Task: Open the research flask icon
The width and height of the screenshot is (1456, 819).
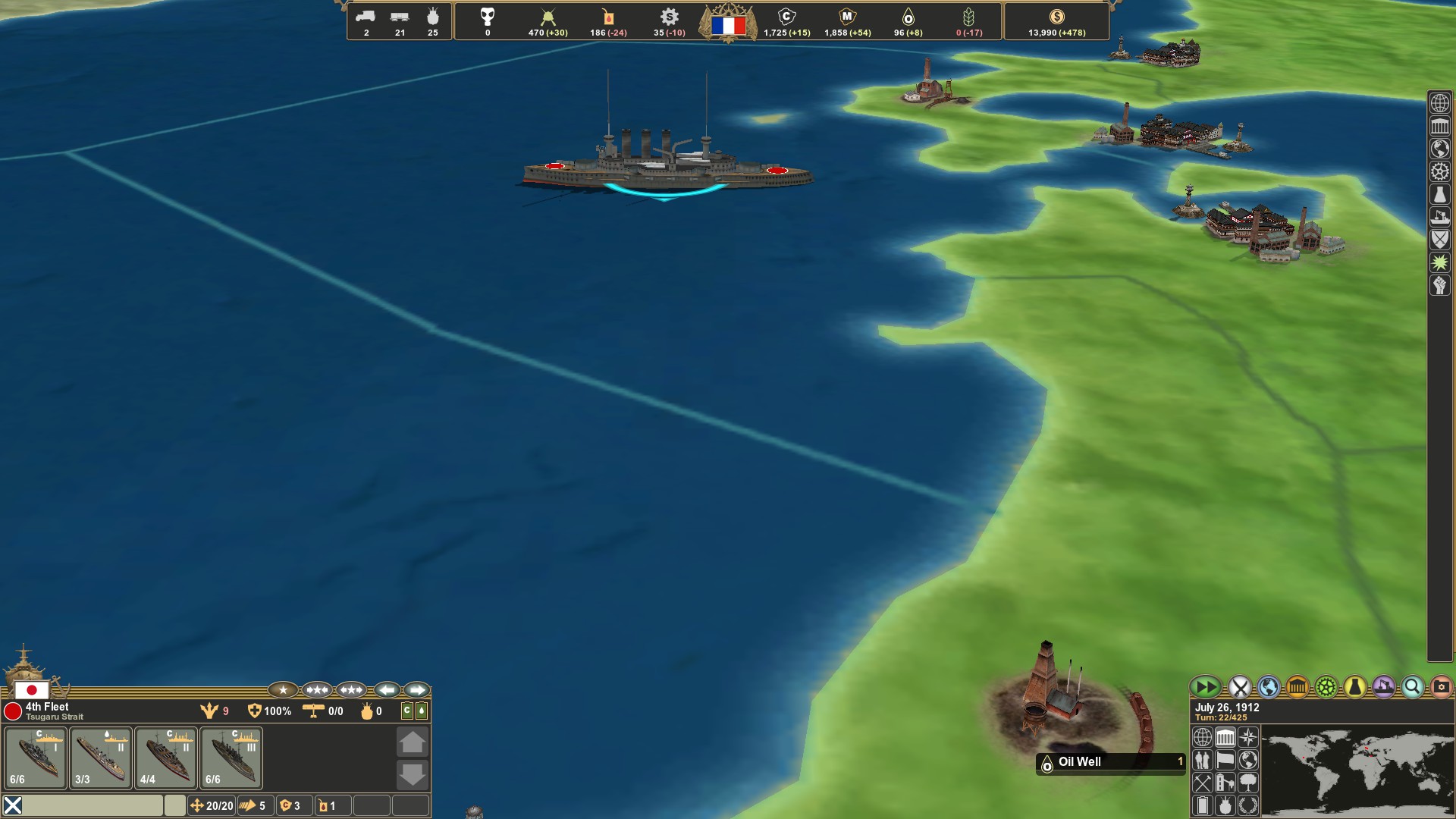Action: (1354, 688)
